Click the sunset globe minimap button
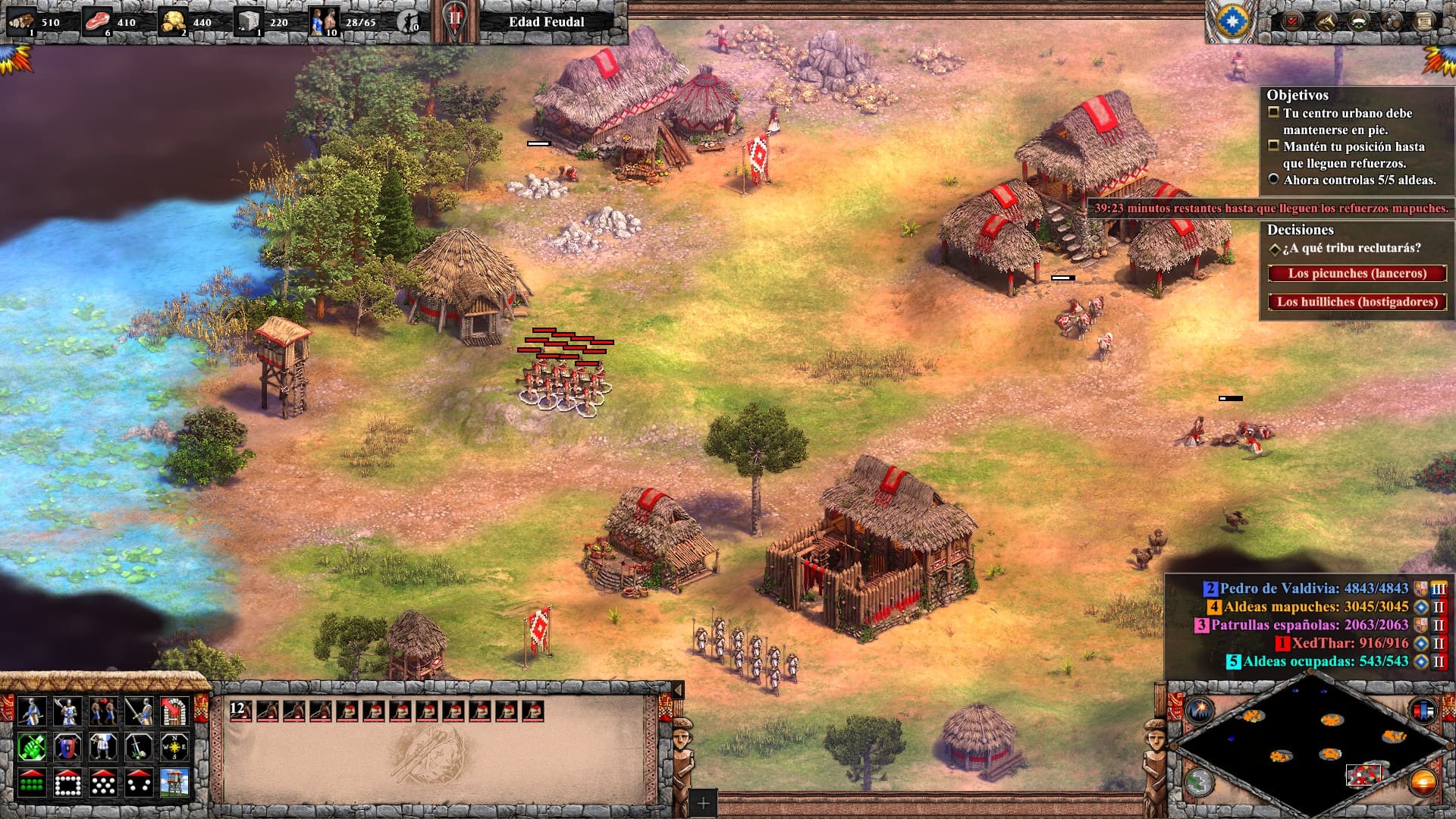Screen dimensions: 1456x819 point(1423,782)
